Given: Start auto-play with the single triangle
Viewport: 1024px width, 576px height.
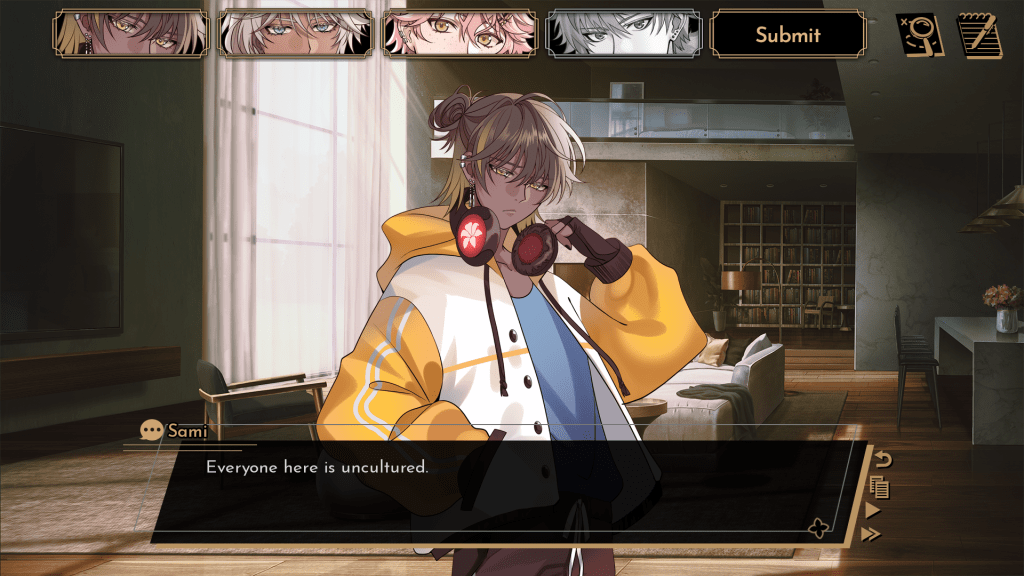Looking at the screenshot, I should [x=873, y=511].
